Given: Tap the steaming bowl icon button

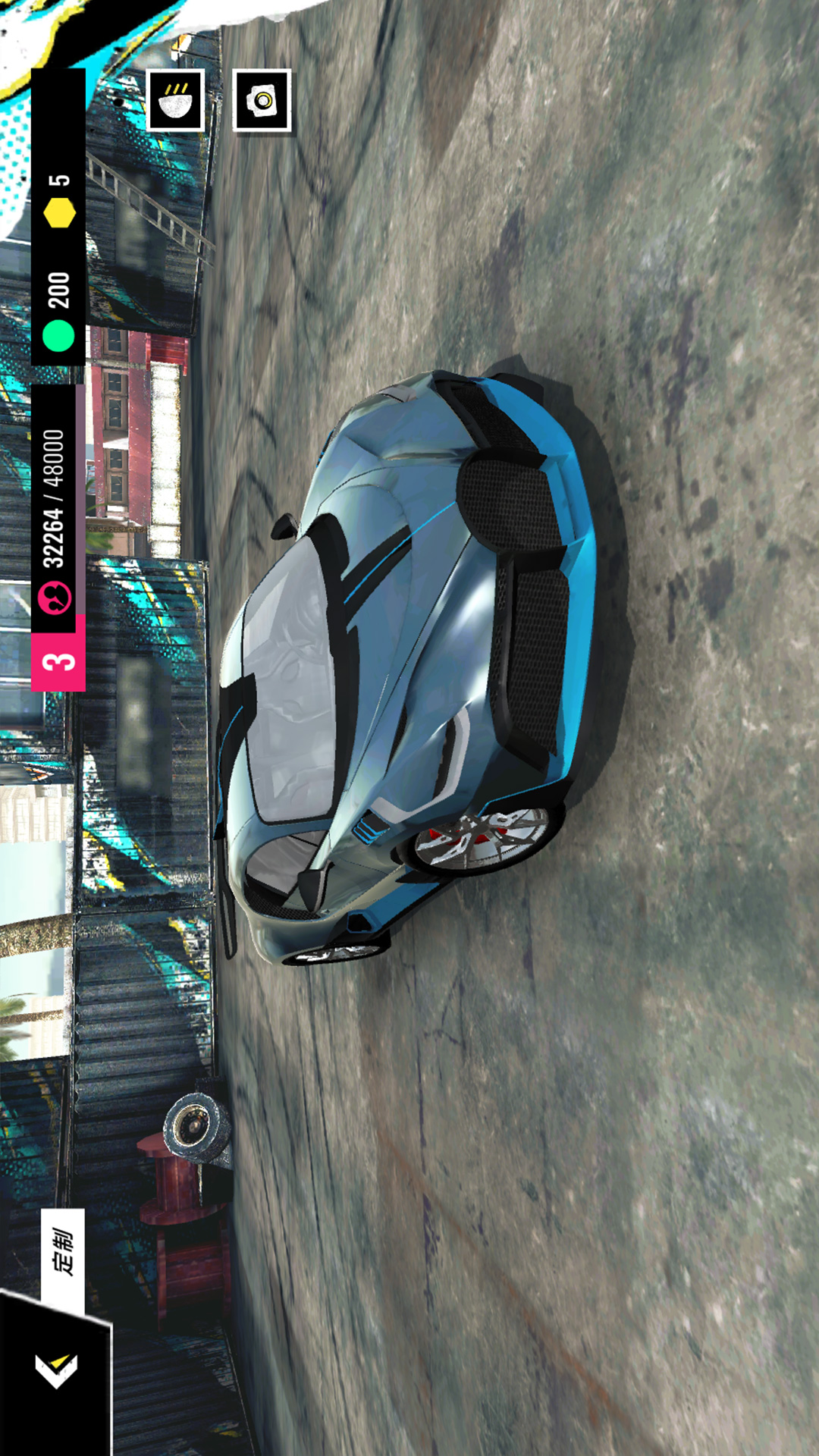Looking at the screenshot, I should 175,100.
